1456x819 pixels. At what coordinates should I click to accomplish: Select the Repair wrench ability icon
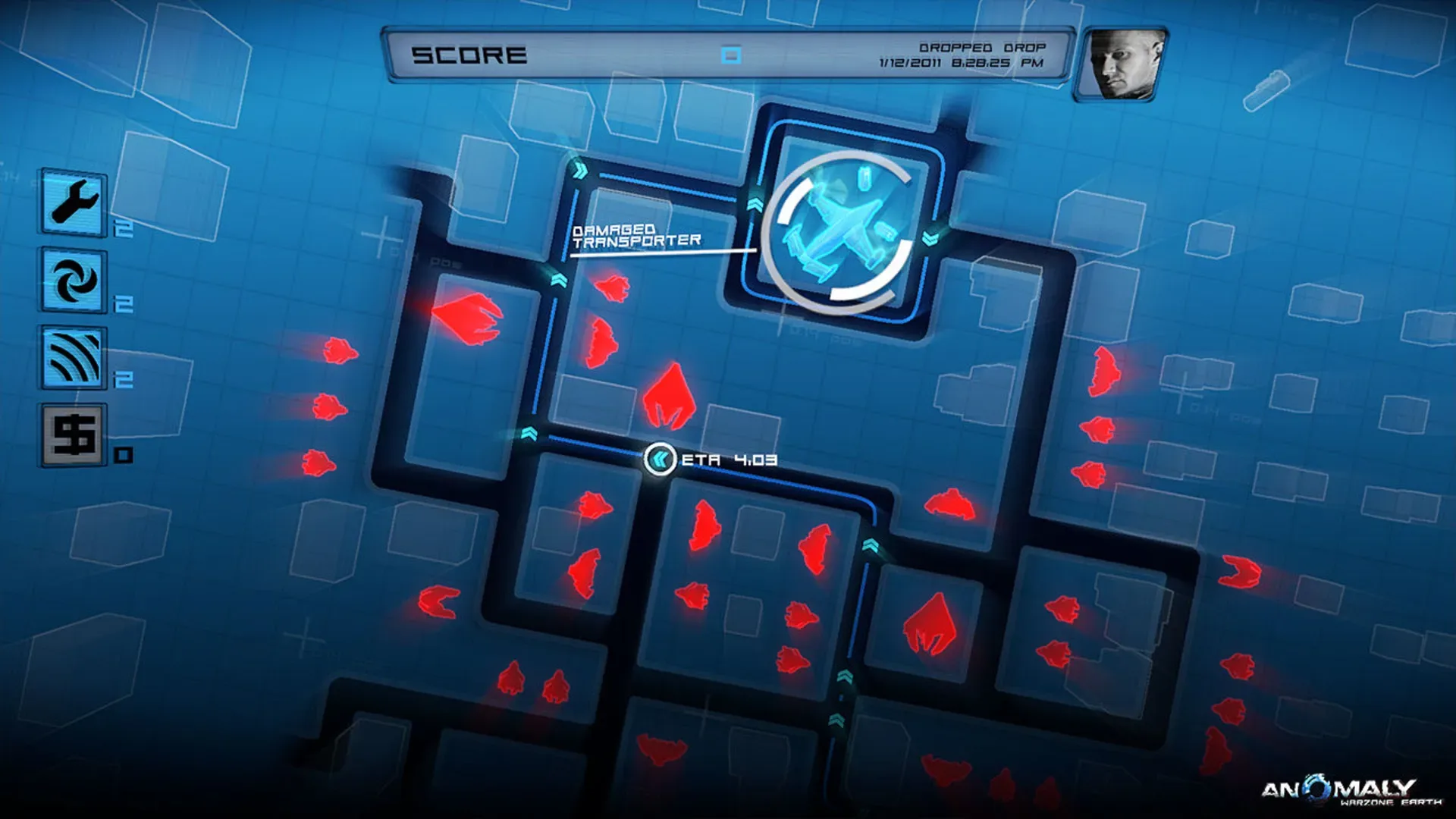pyautogui.click(x=74, y=201)
